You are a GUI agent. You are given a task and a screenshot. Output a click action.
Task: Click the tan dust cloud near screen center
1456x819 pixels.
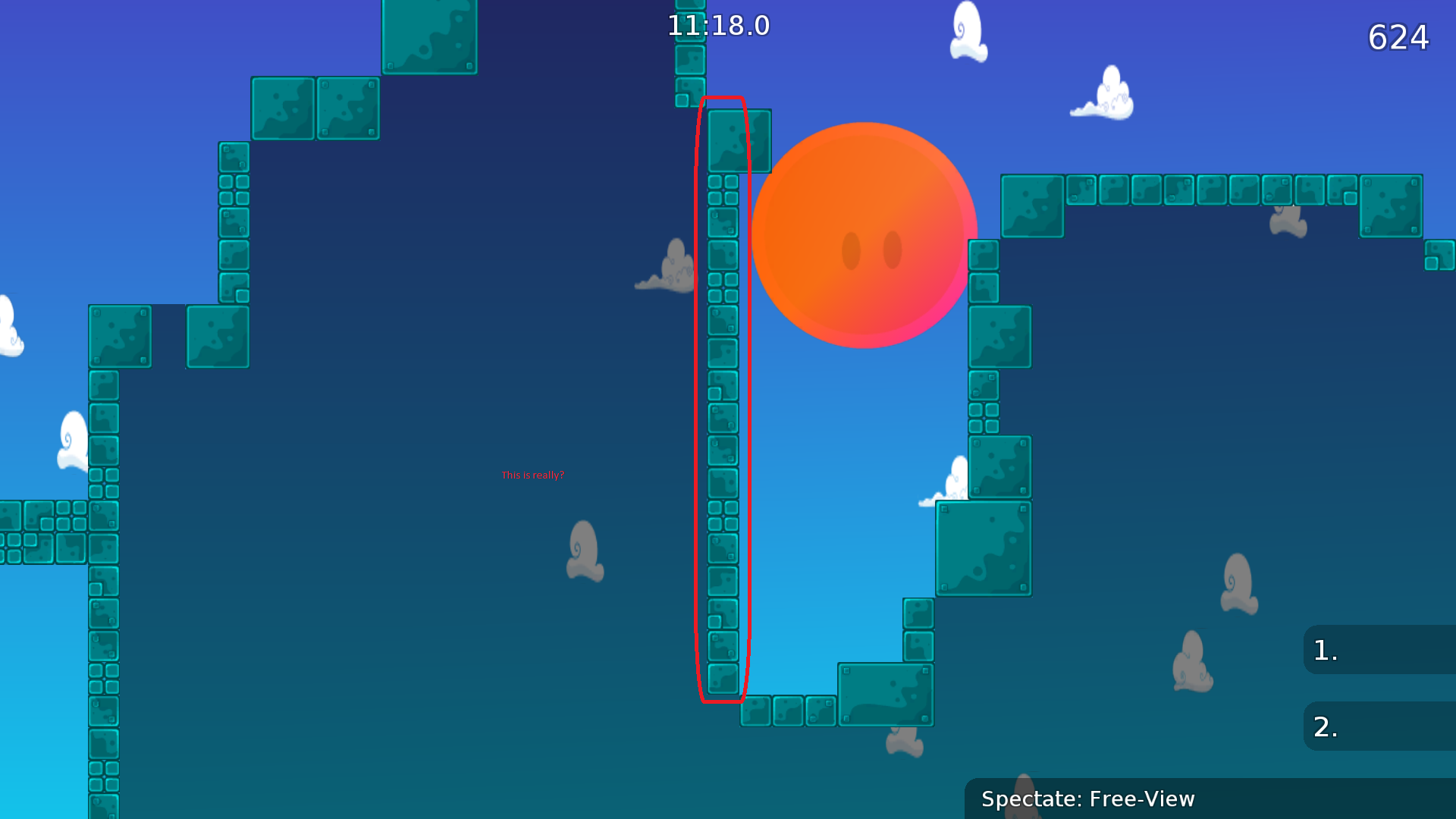584,550
